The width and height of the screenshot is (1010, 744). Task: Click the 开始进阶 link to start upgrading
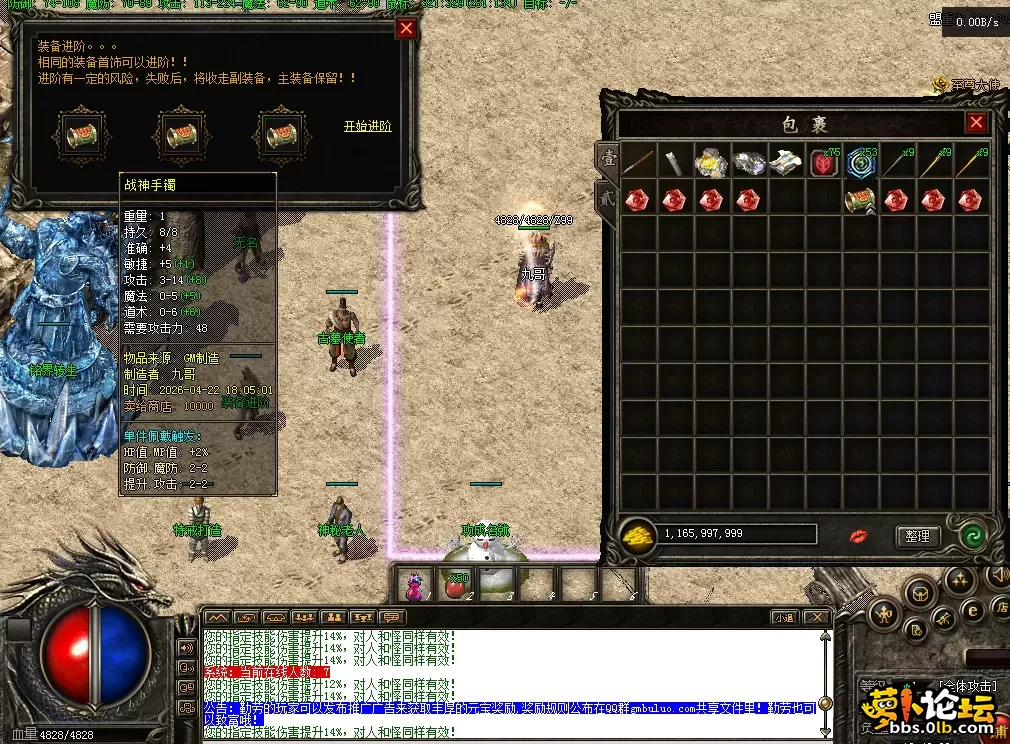point(367,127)
